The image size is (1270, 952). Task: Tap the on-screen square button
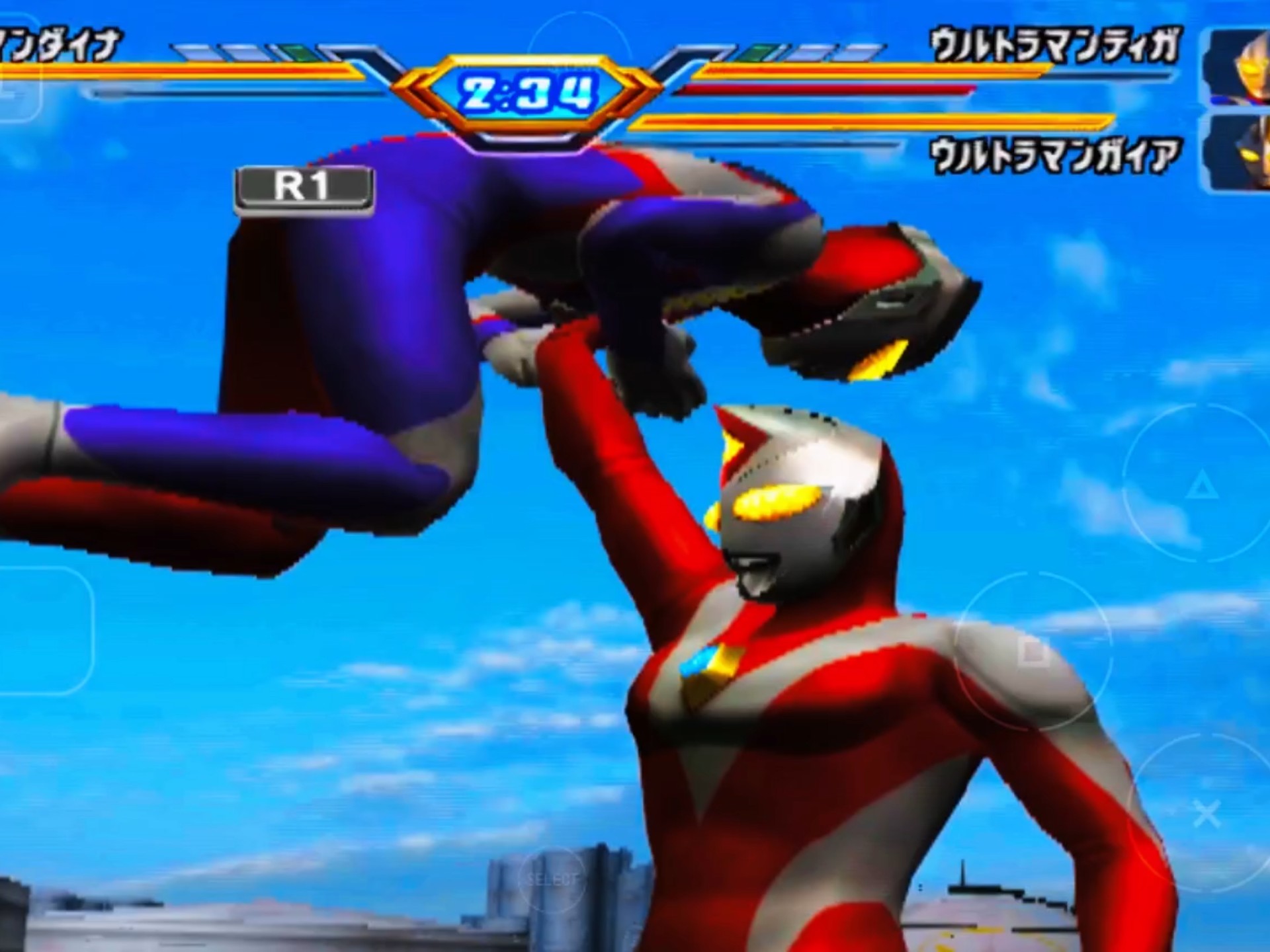pyautogui.click(x=1033, y=652)
